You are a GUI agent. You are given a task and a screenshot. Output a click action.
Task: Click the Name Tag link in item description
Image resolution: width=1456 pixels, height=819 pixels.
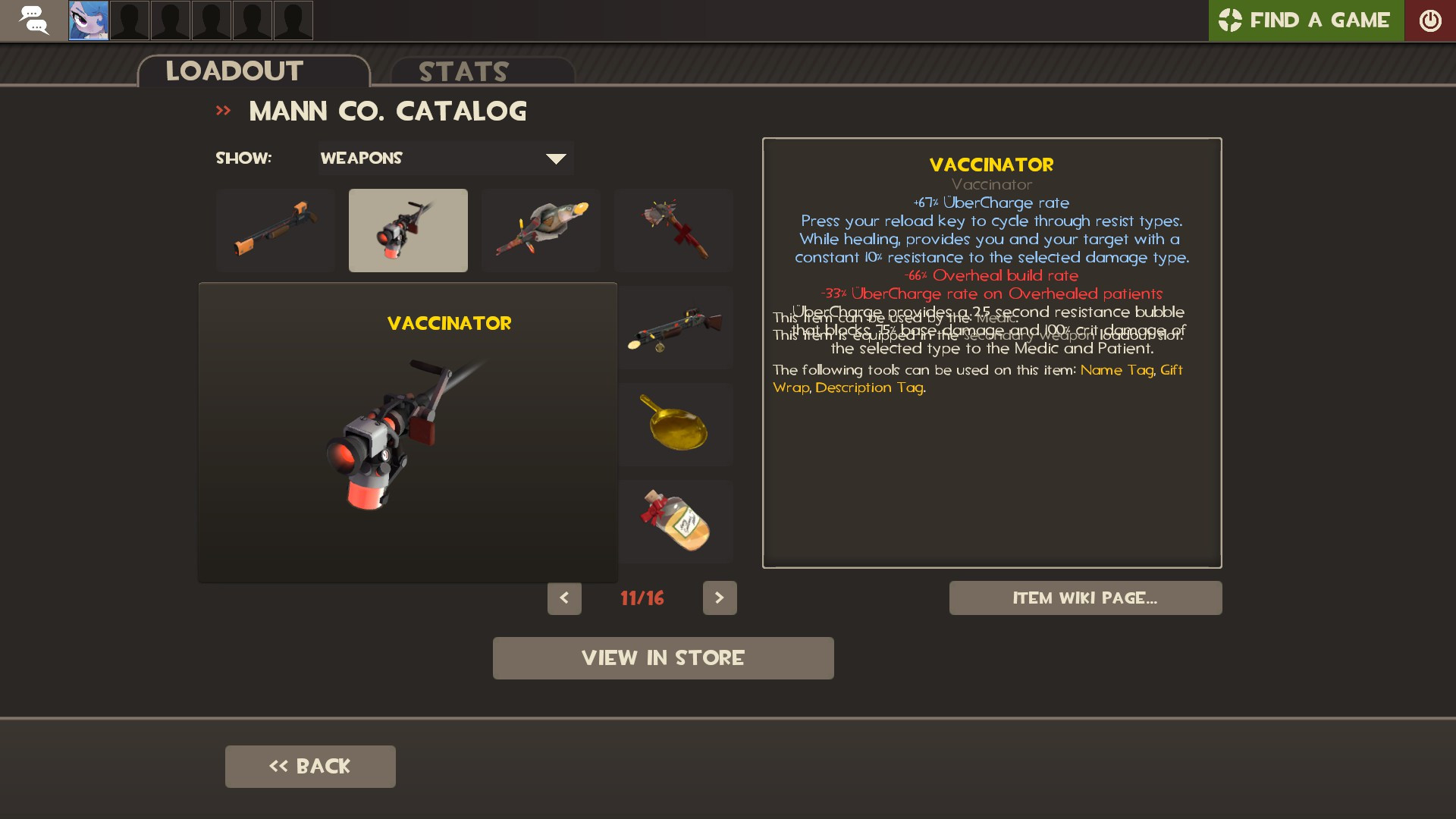click(1117, 371)
